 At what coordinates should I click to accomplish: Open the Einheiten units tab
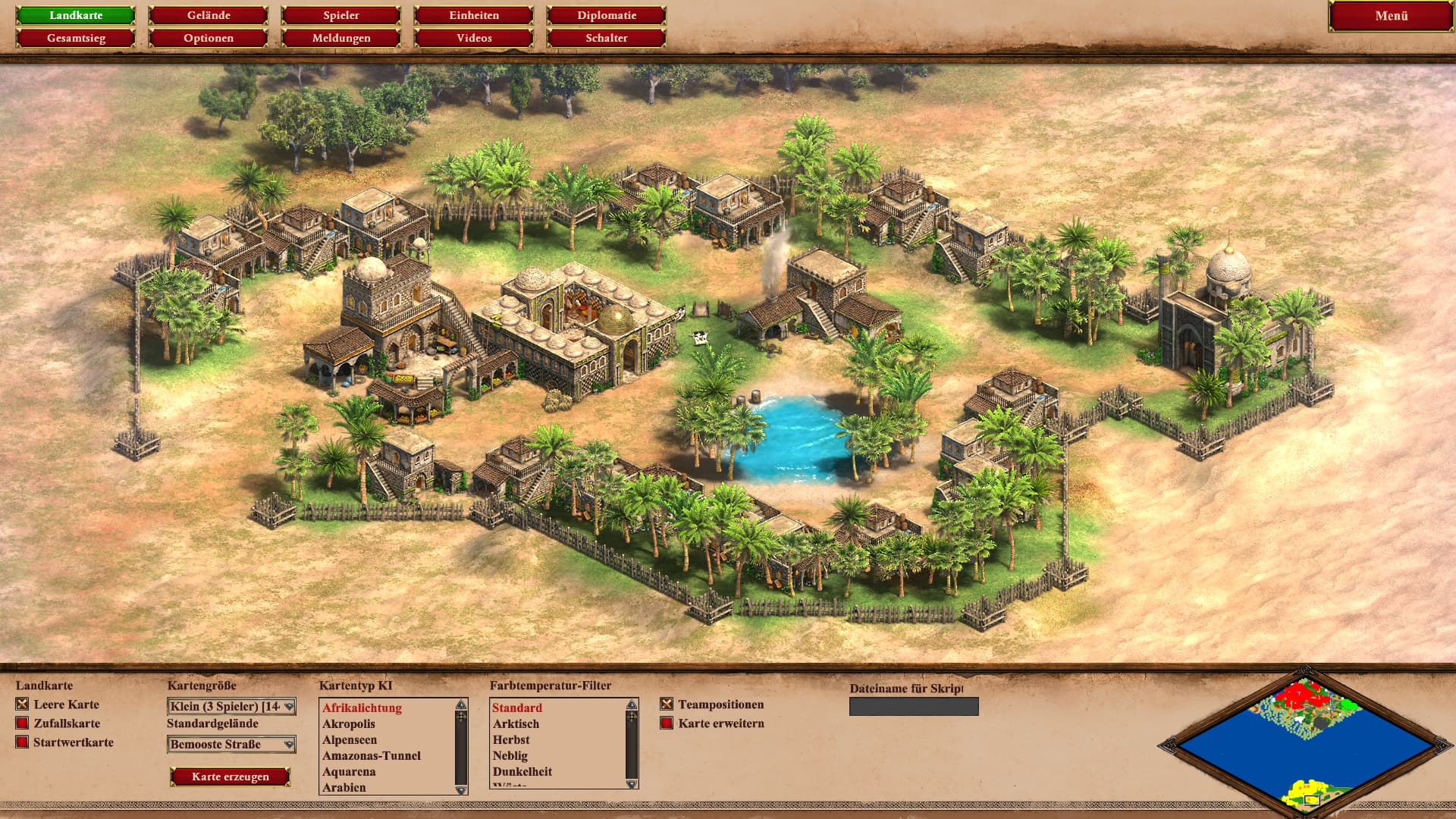point(474,15)
